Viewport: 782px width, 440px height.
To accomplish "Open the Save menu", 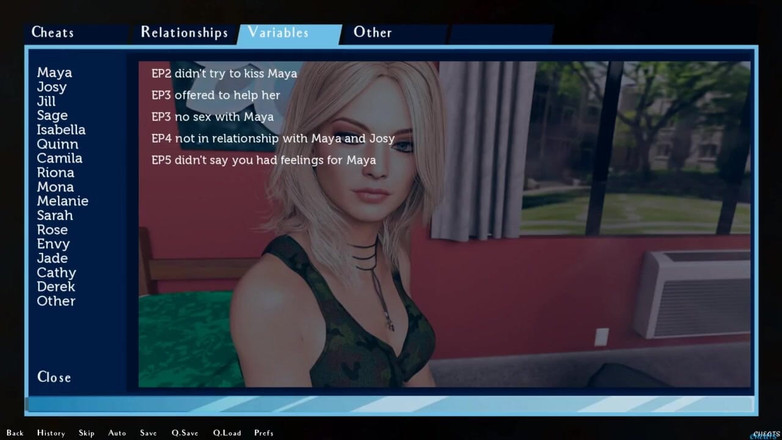I will [x=148, y=433].
